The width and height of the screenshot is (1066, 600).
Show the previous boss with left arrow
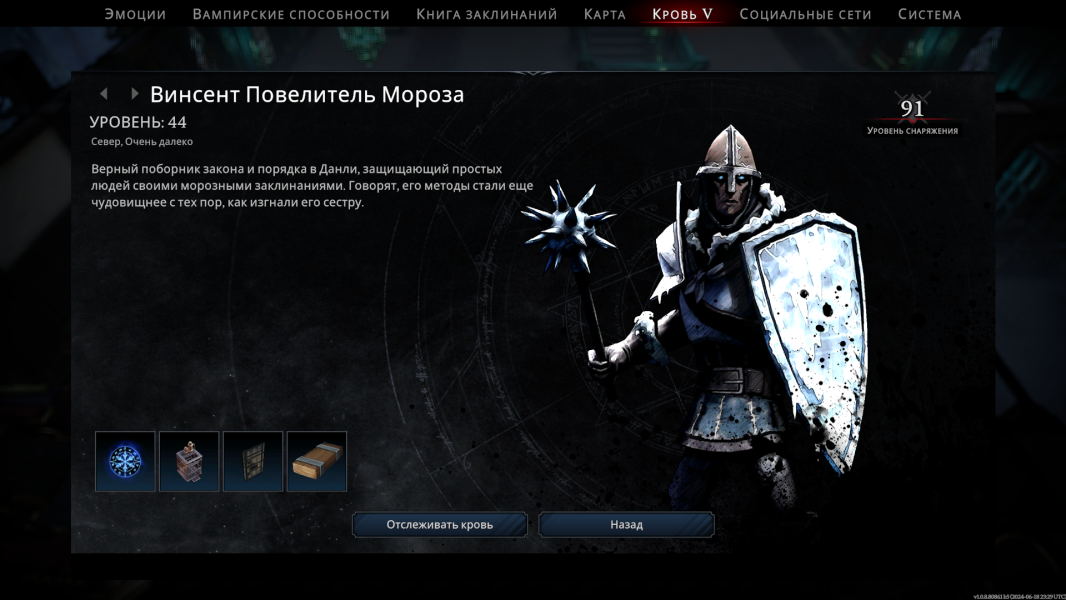pos(103,94)
